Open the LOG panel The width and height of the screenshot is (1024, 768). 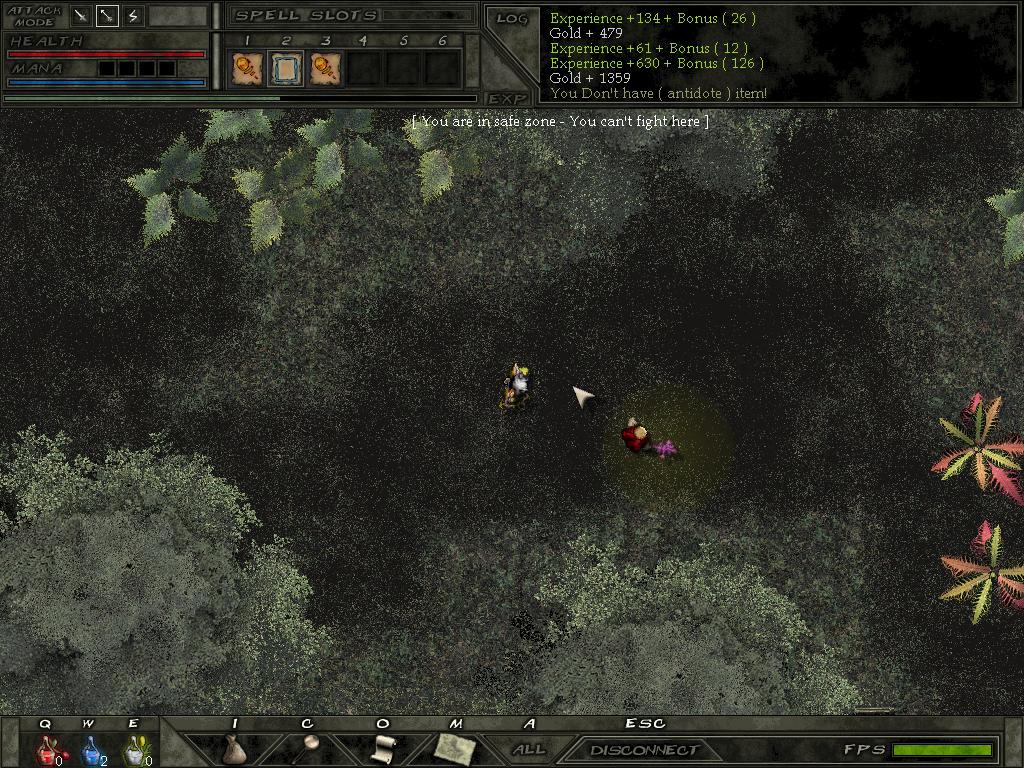coord(511,19)
